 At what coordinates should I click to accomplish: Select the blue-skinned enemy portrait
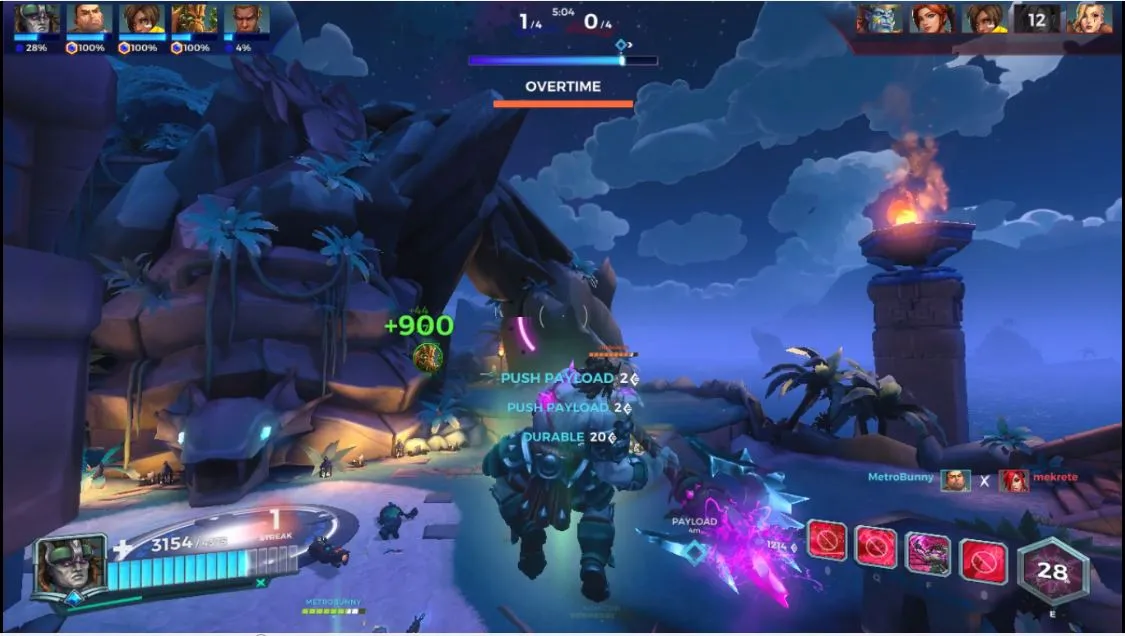tap(879, 18)
